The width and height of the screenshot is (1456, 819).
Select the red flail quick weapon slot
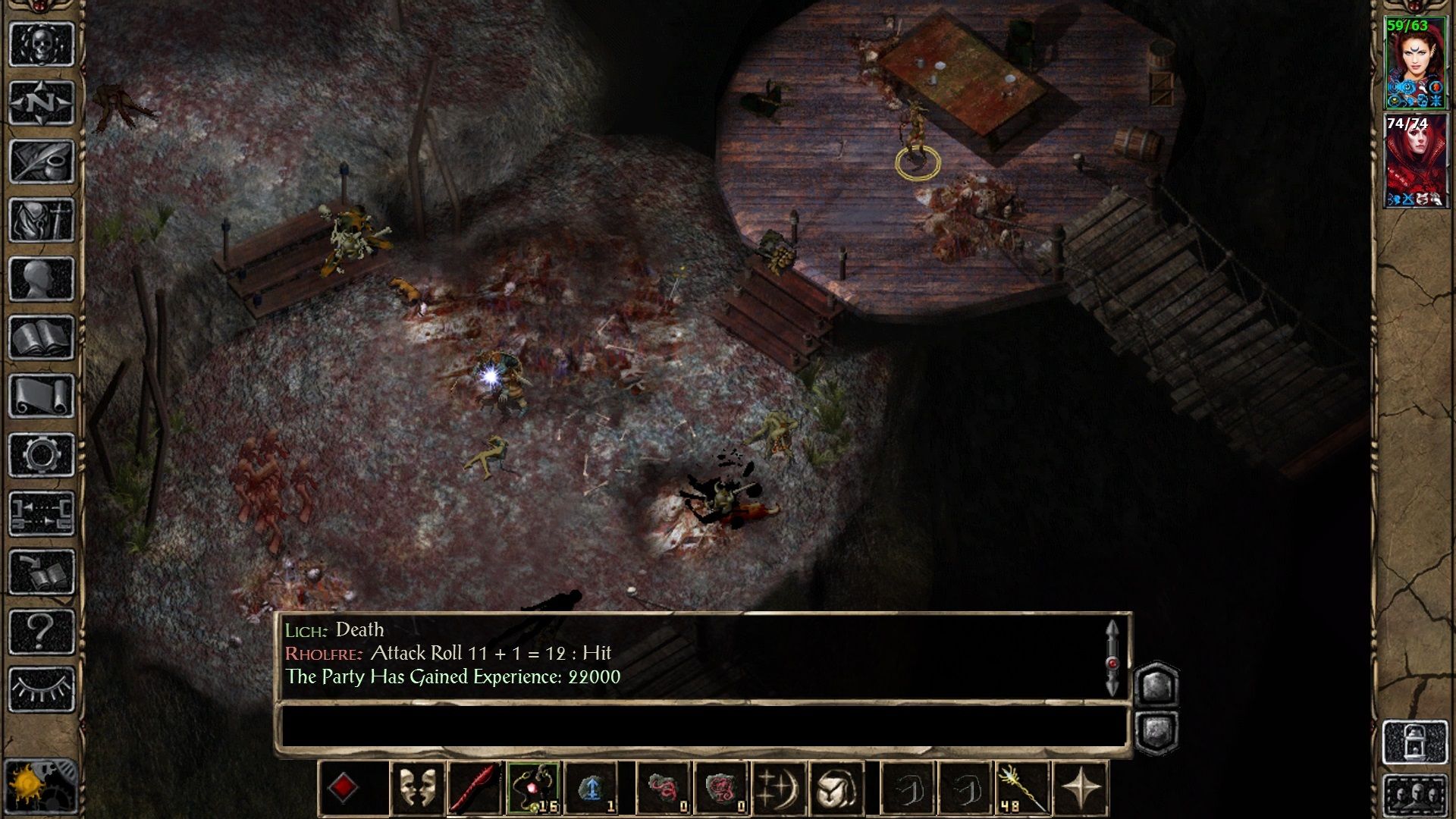click(x=472, y=789)
